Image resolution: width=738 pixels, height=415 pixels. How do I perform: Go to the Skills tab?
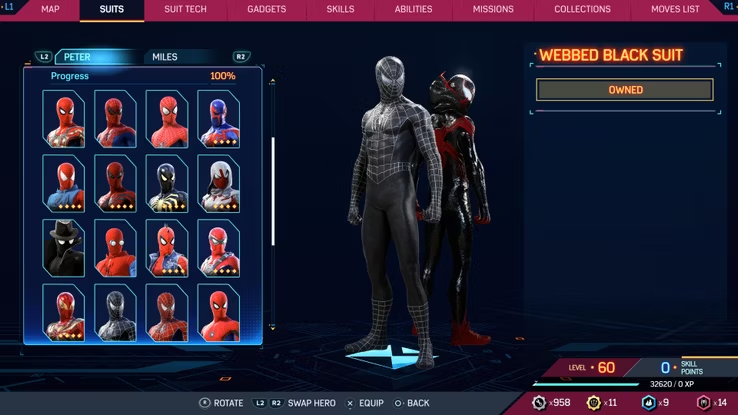click(x=340, y=9)
